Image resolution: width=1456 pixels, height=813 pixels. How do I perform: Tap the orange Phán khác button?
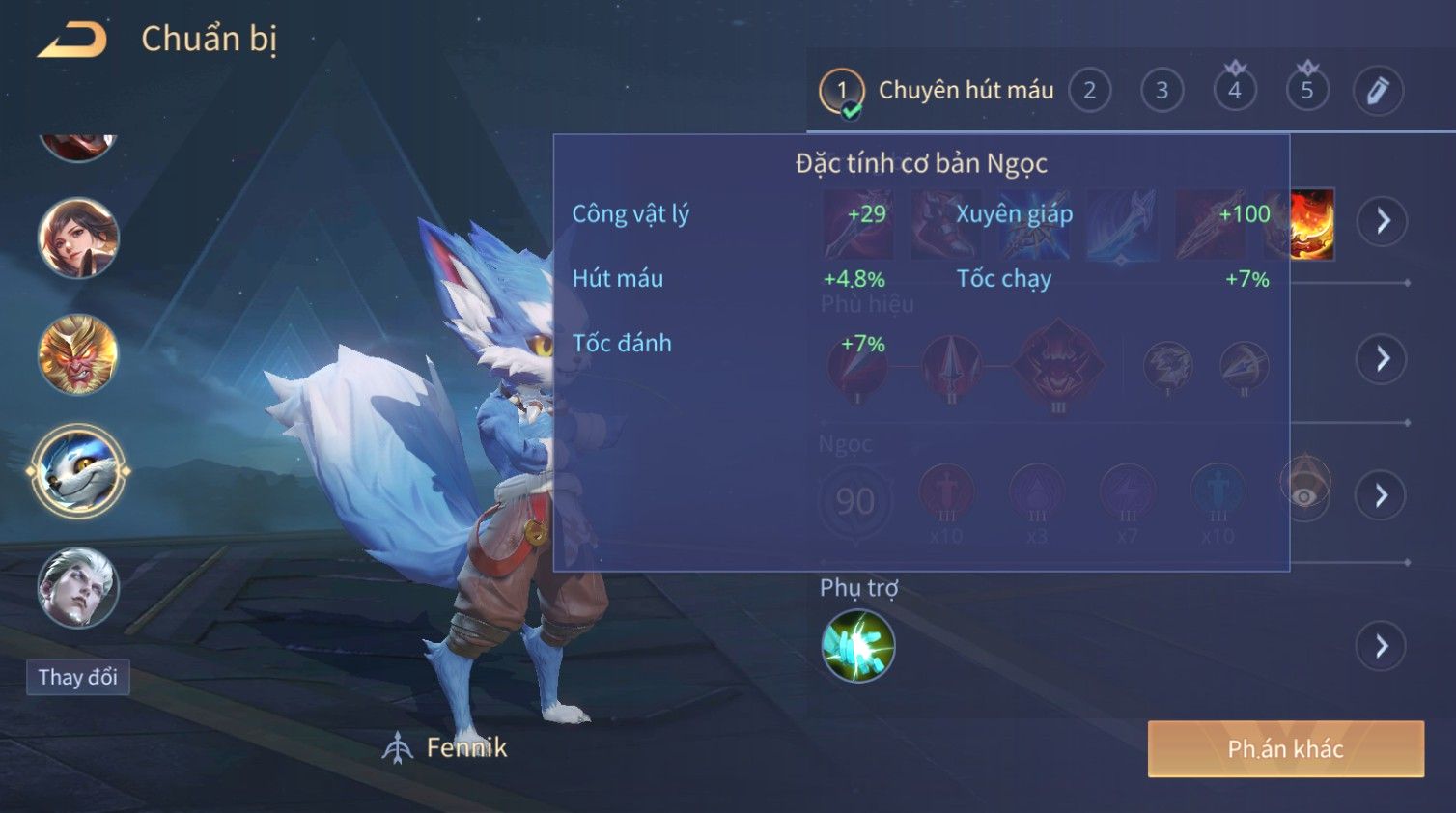[x=1285, y=749]
